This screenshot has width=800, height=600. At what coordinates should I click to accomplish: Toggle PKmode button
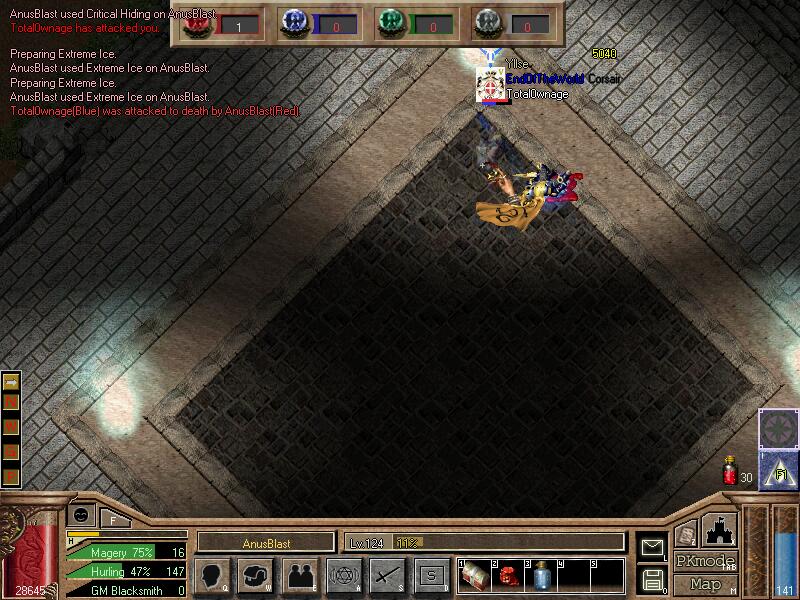[x=705, y=561]
